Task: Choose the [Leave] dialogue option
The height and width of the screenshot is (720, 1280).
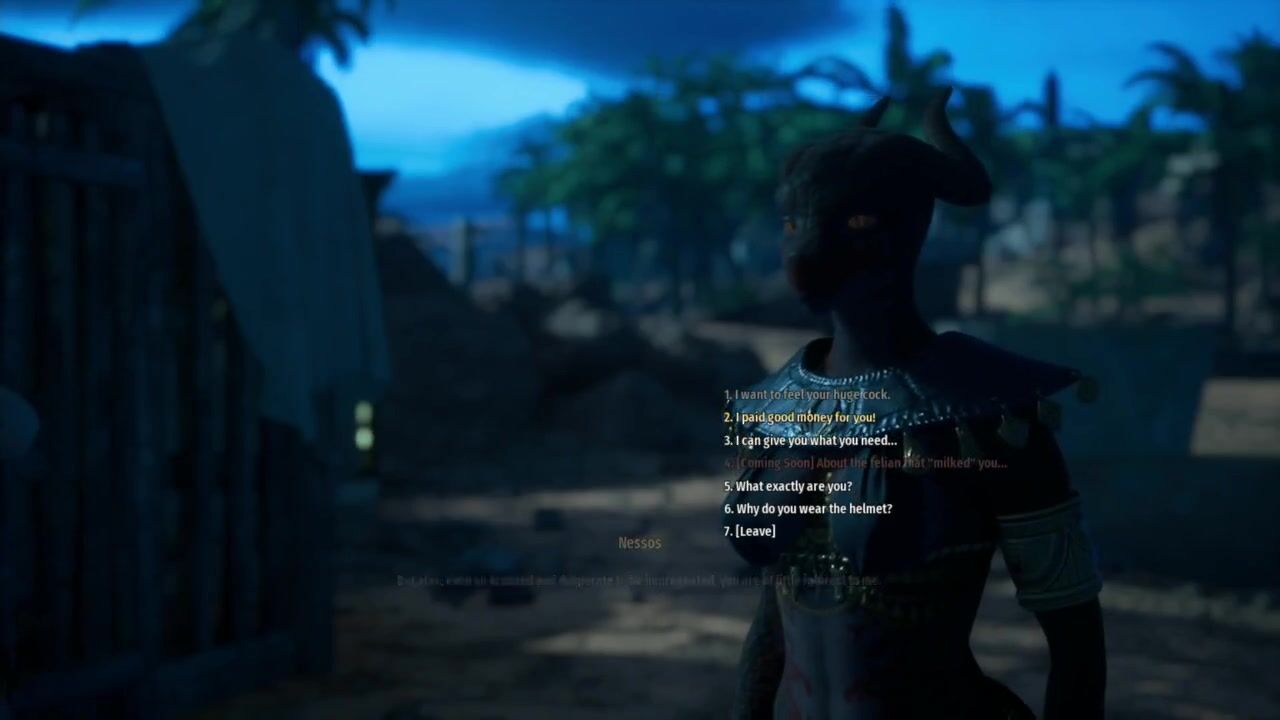Action: 749,532
